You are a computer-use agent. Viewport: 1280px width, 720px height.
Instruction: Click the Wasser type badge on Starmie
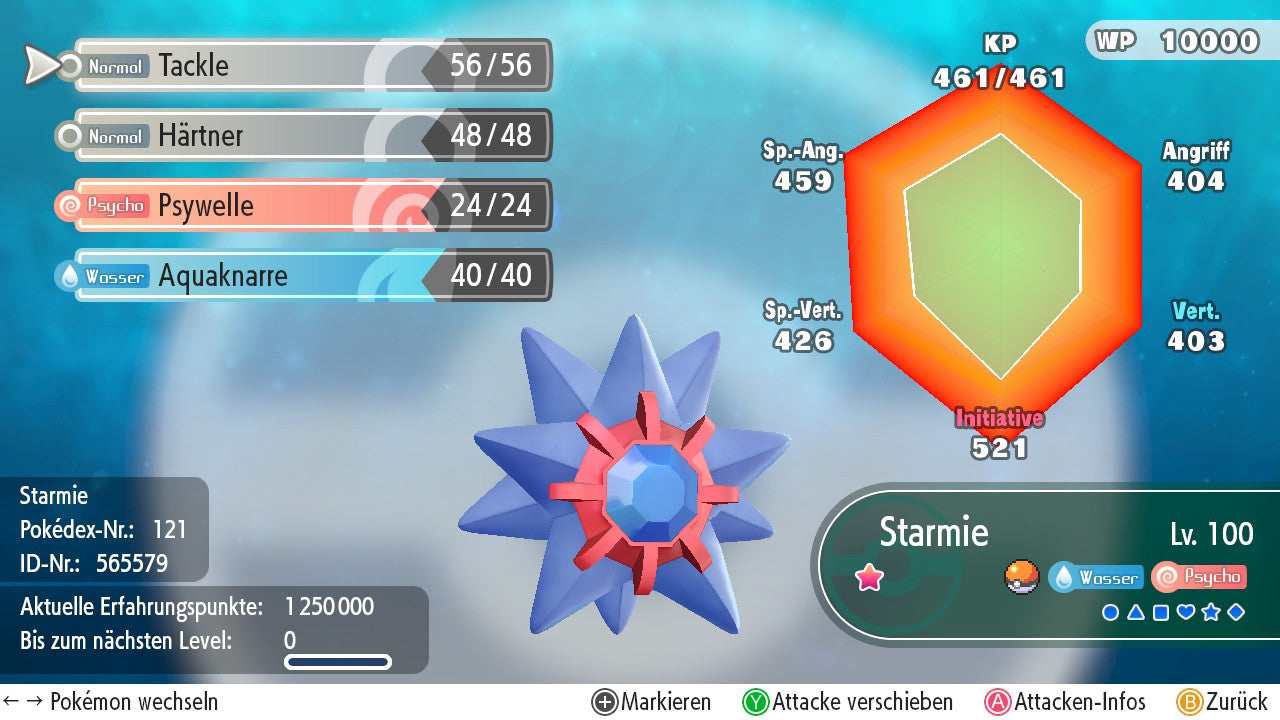click(x=1096, y=578)
